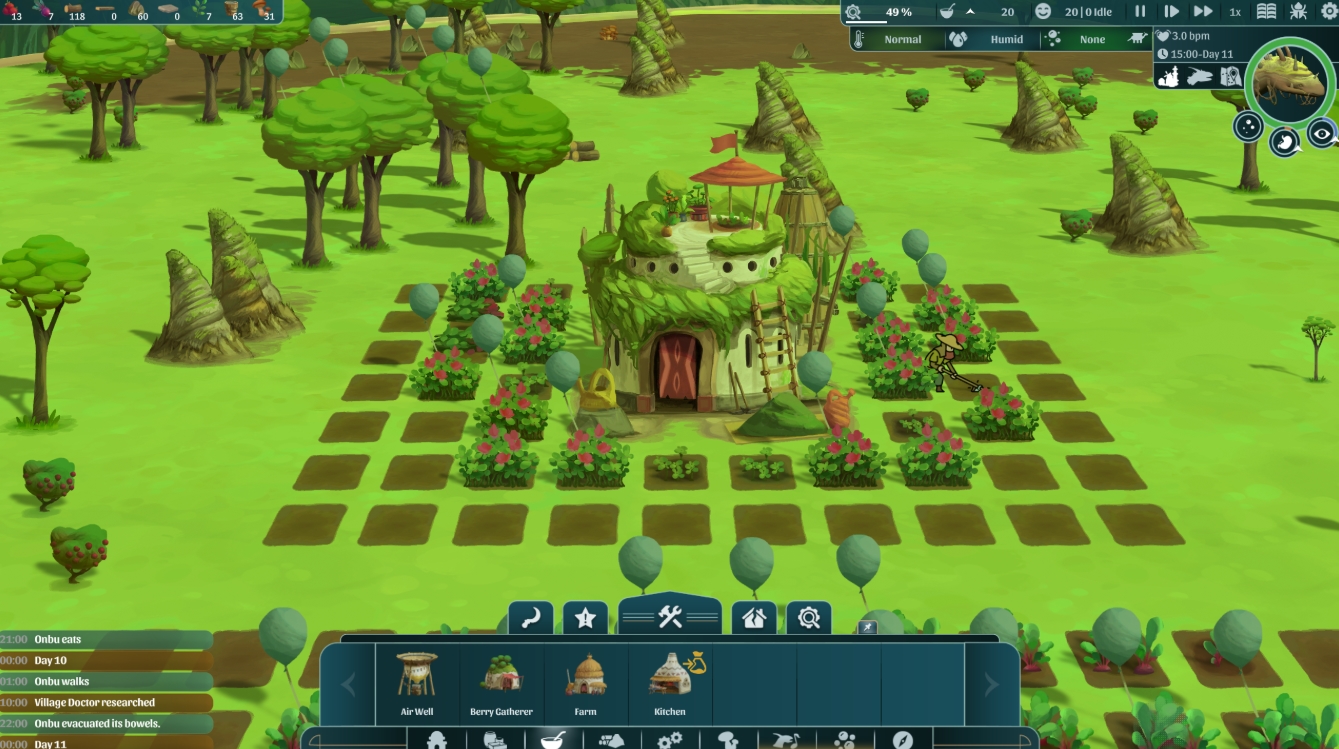
Task: Click the left arrow in the building list
Action: [347, 683]
